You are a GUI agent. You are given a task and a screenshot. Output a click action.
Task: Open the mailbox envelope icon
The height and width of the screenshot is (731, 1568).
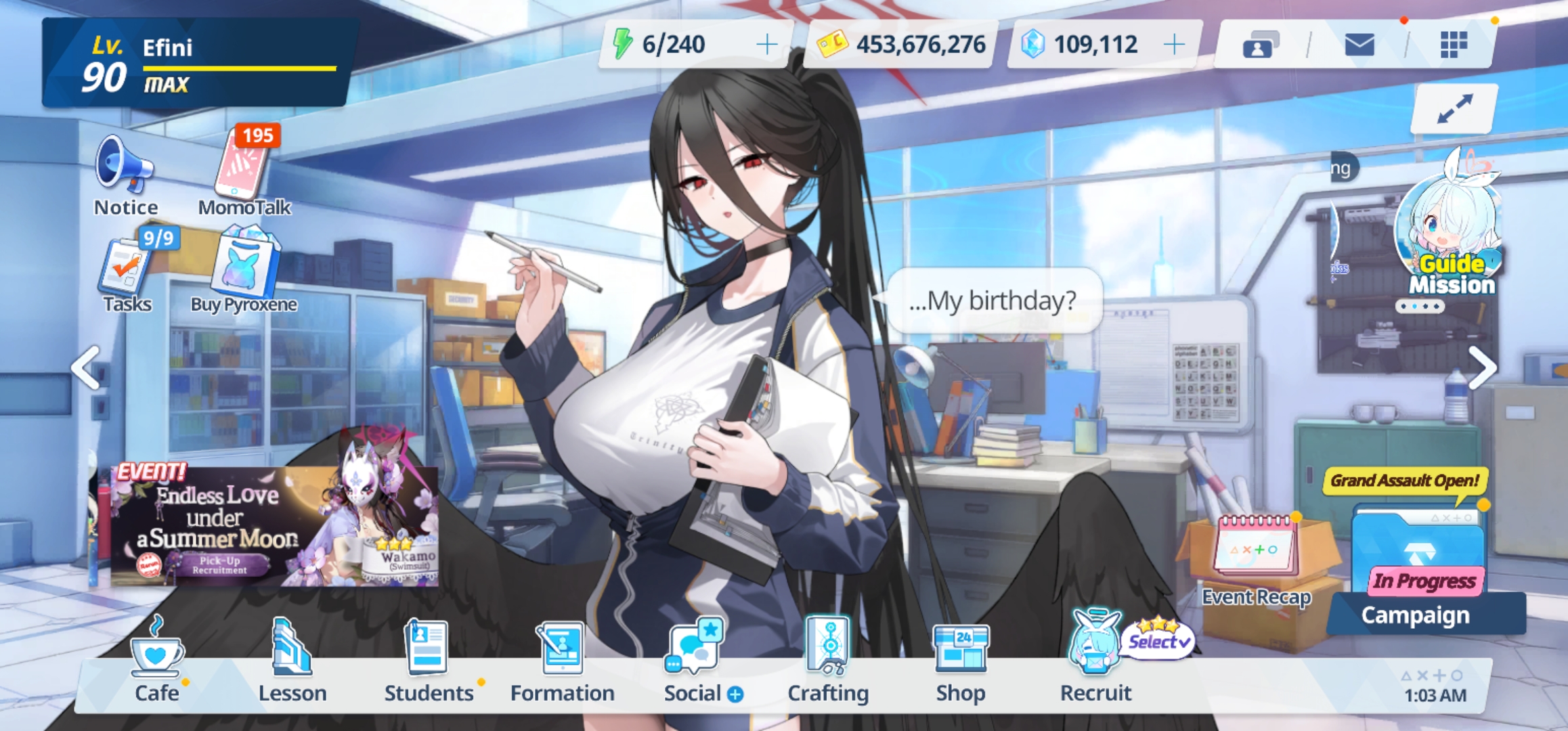(1359, 45)
